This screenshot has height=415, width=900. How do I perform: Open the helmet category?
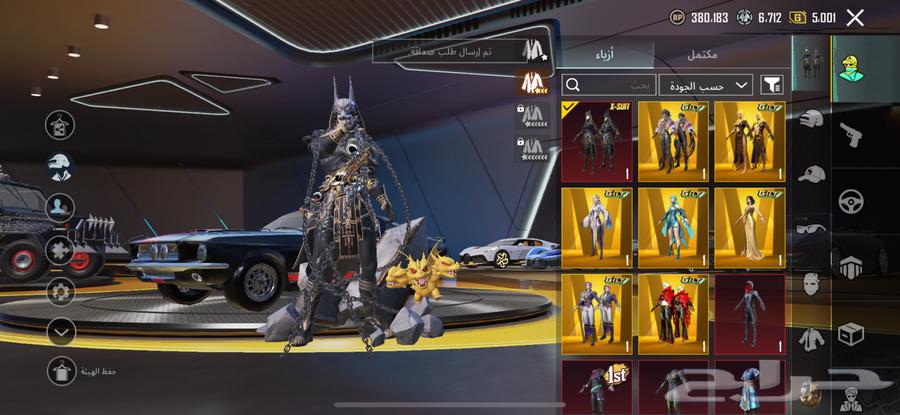point(811,120)
